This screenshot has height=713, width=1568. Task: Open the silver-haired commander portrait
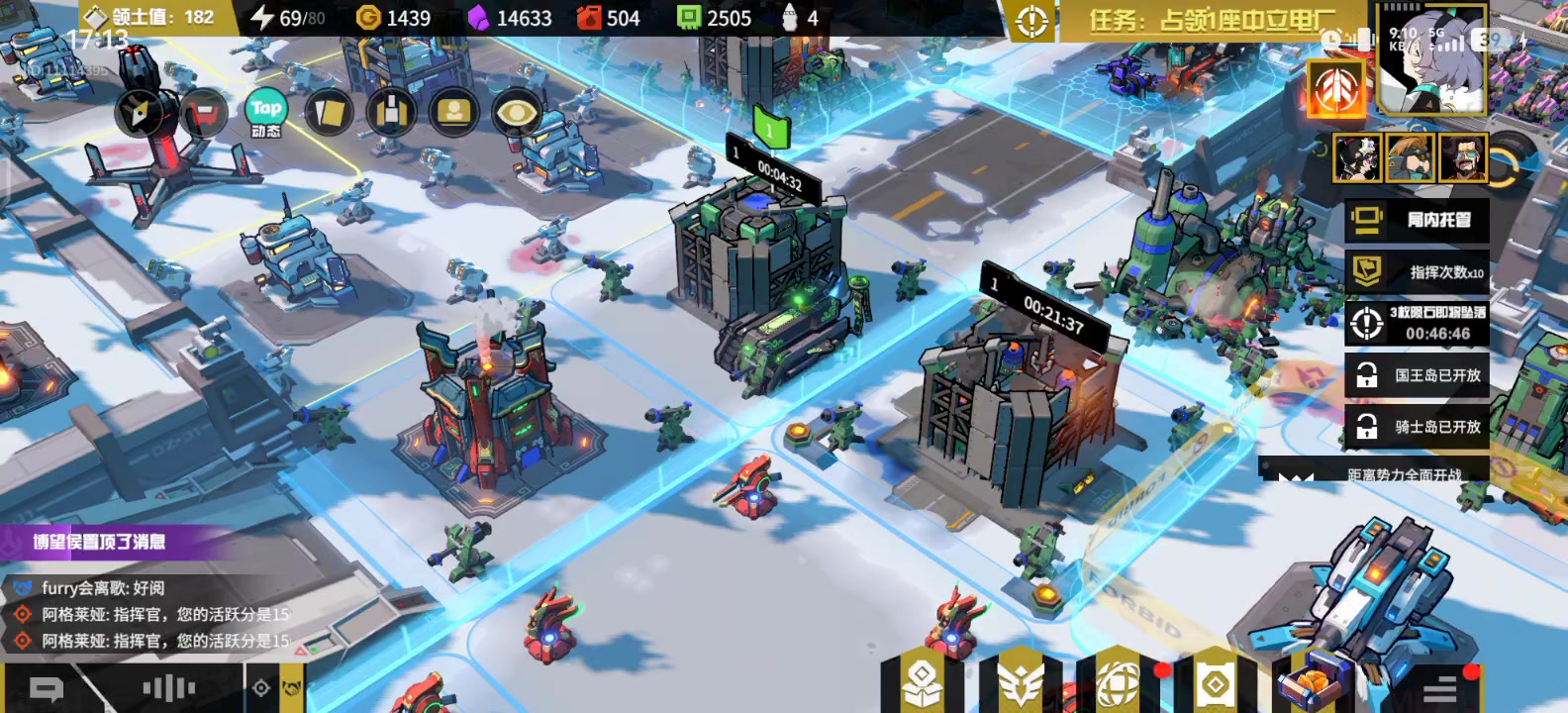click(x=1431, y=61)
